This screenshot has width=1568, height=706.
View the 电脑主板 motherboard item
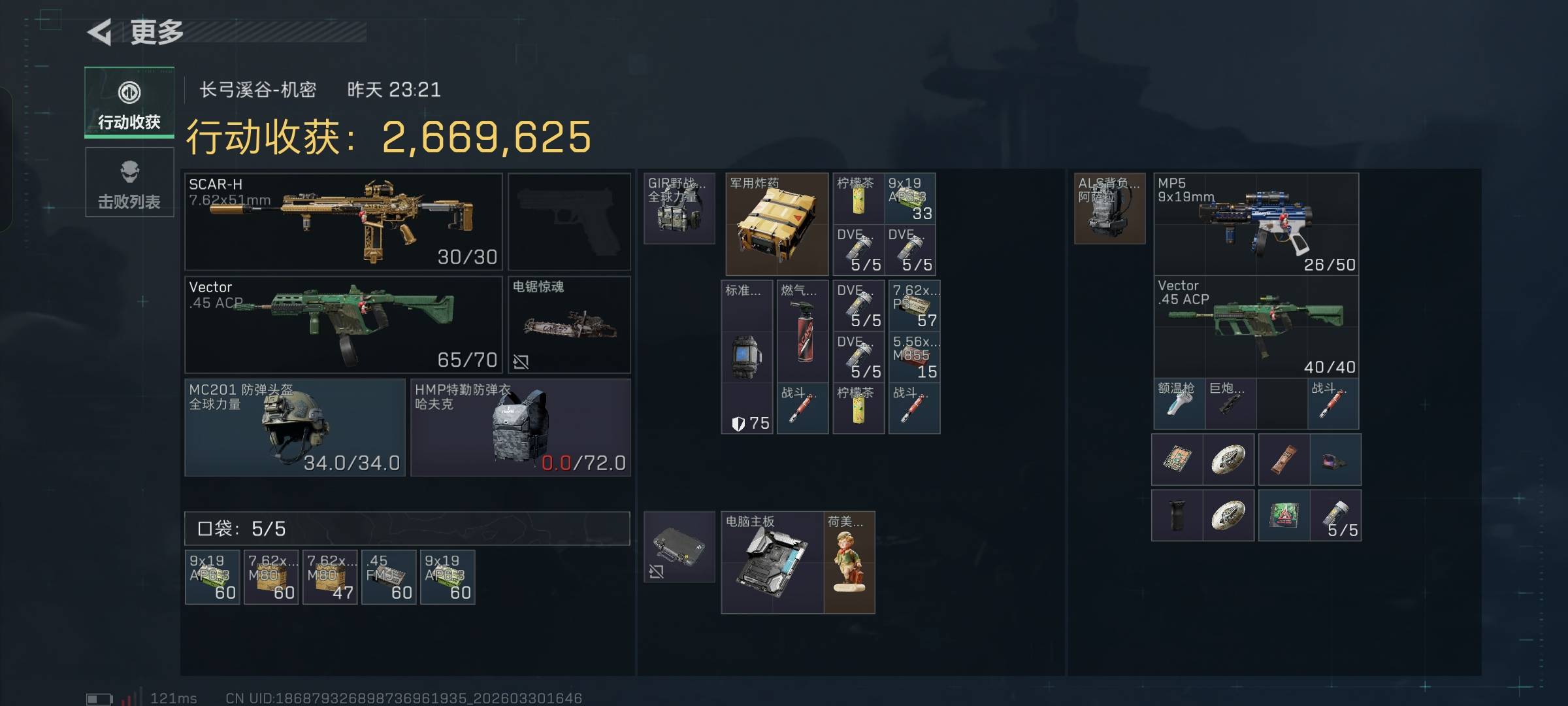(772, 562)
